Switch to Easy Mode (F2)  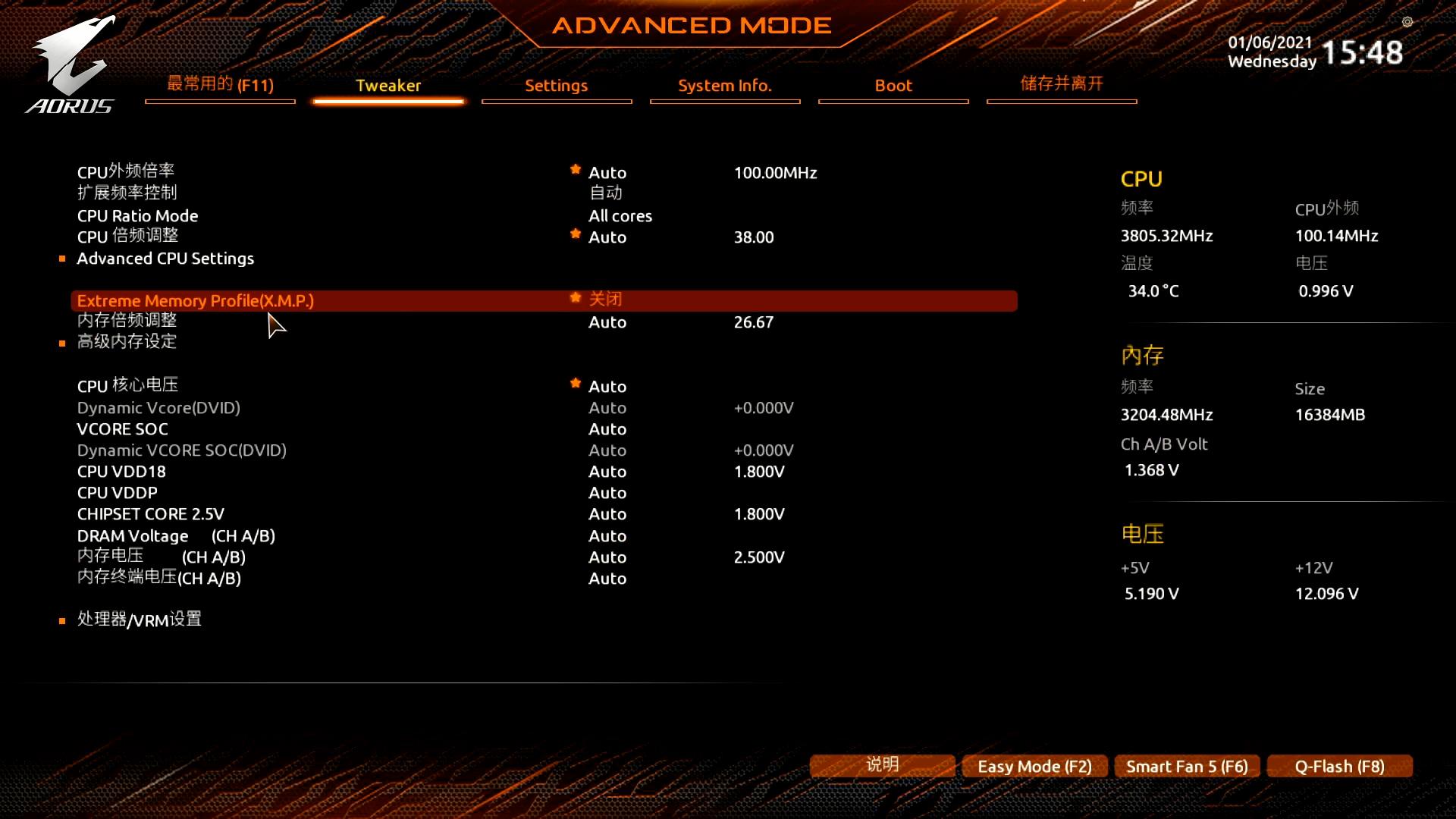pyautogui.click(x=1034, y=766)
